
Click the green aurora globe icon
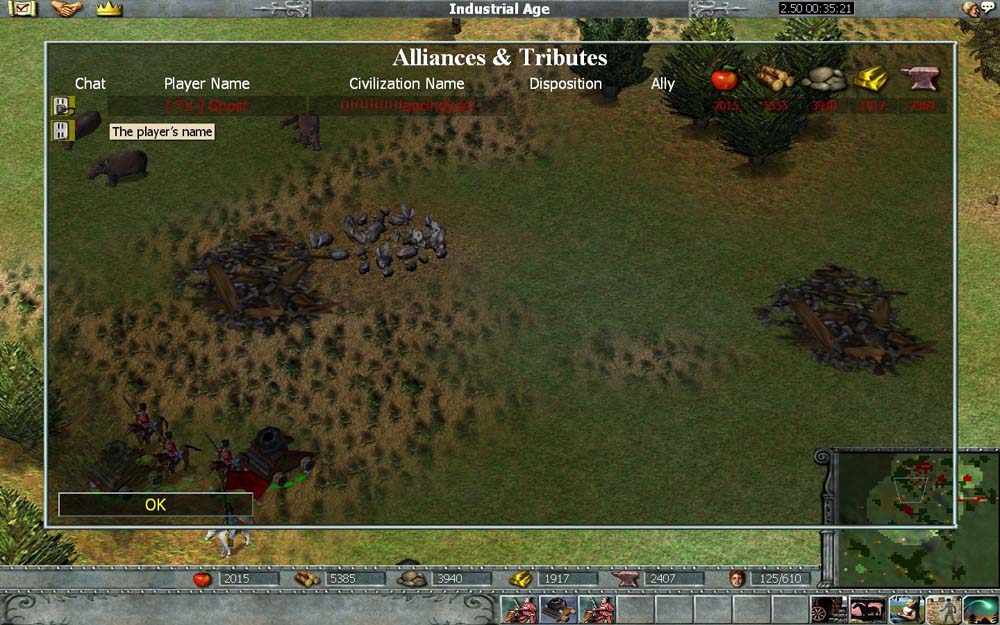(981, 610)
